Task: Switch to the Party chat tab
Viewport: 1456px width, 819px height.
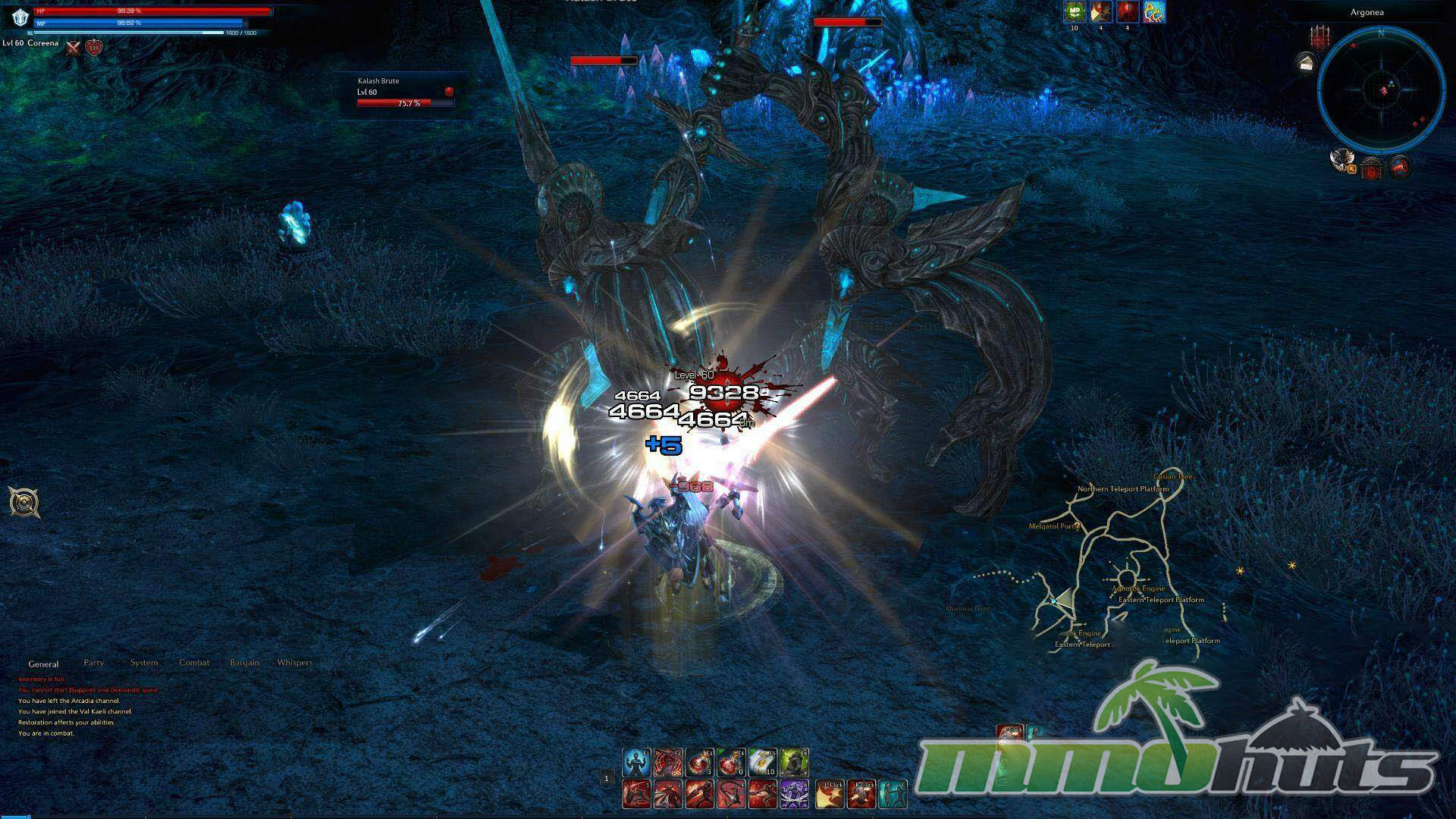Action: tap(94, 663)
